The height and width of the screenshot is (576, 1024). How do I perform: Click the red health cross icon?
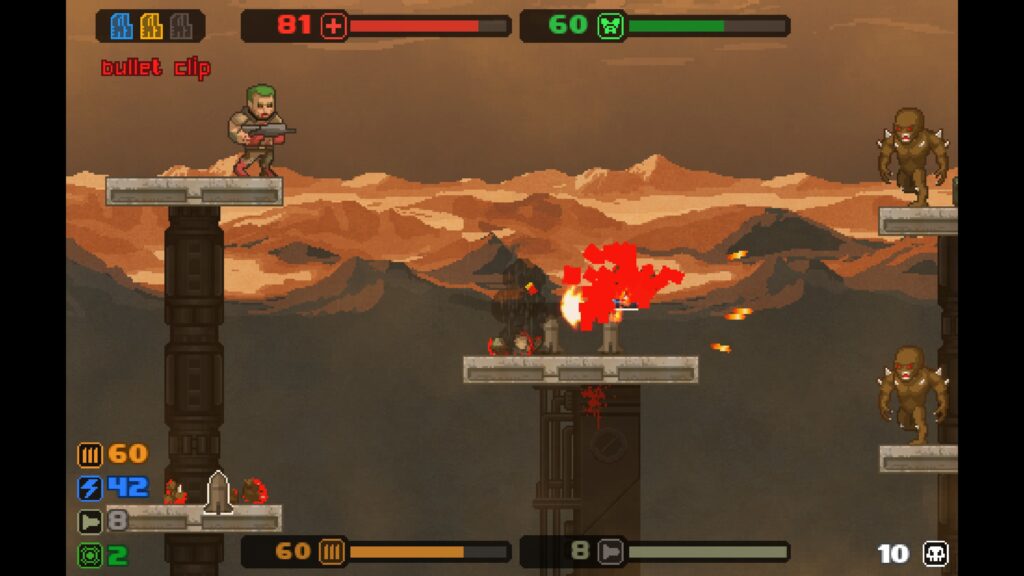(333, 26)
